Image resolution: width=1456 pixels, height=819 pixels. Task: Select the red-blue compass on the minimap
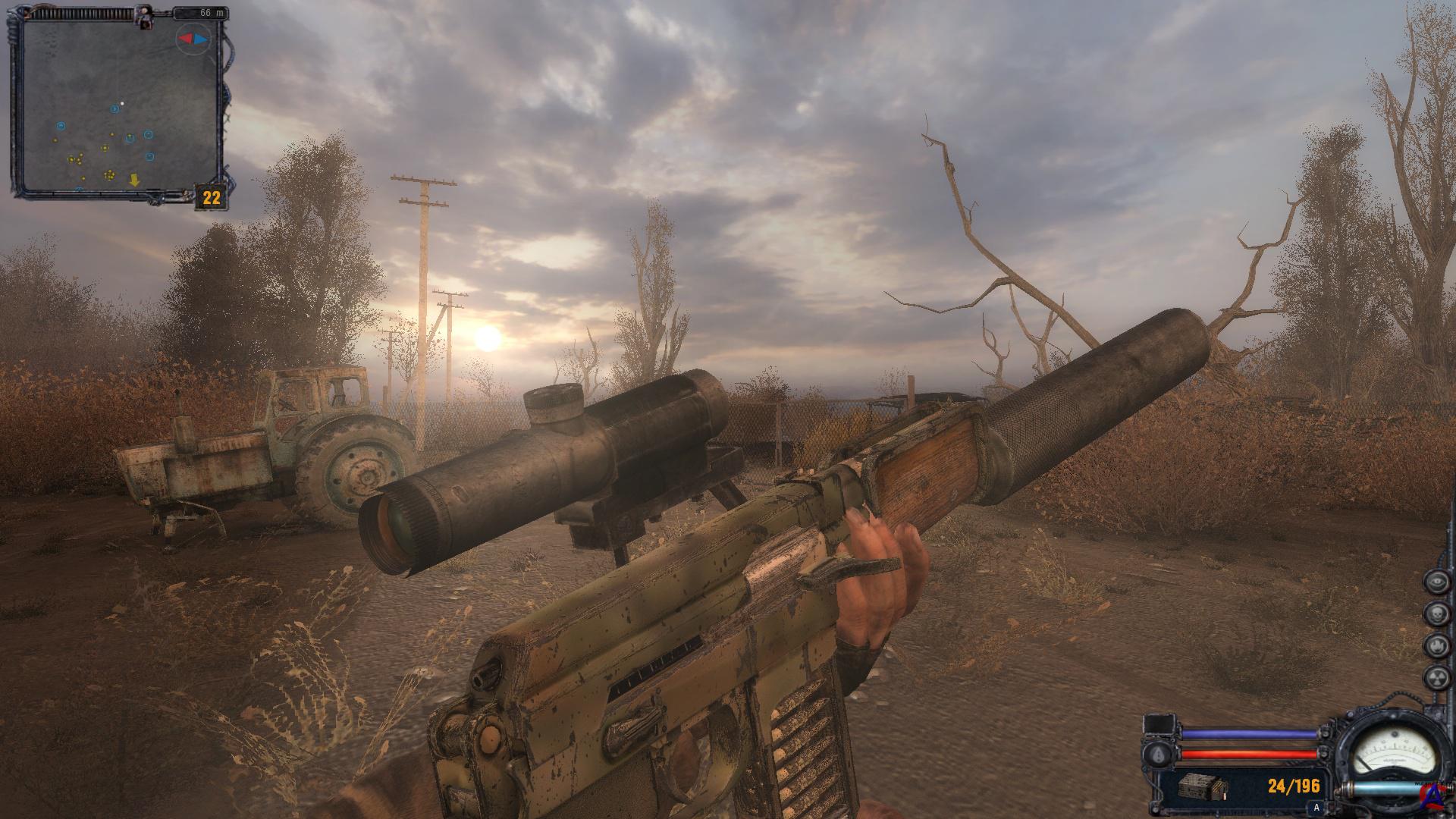coord(192,38)
